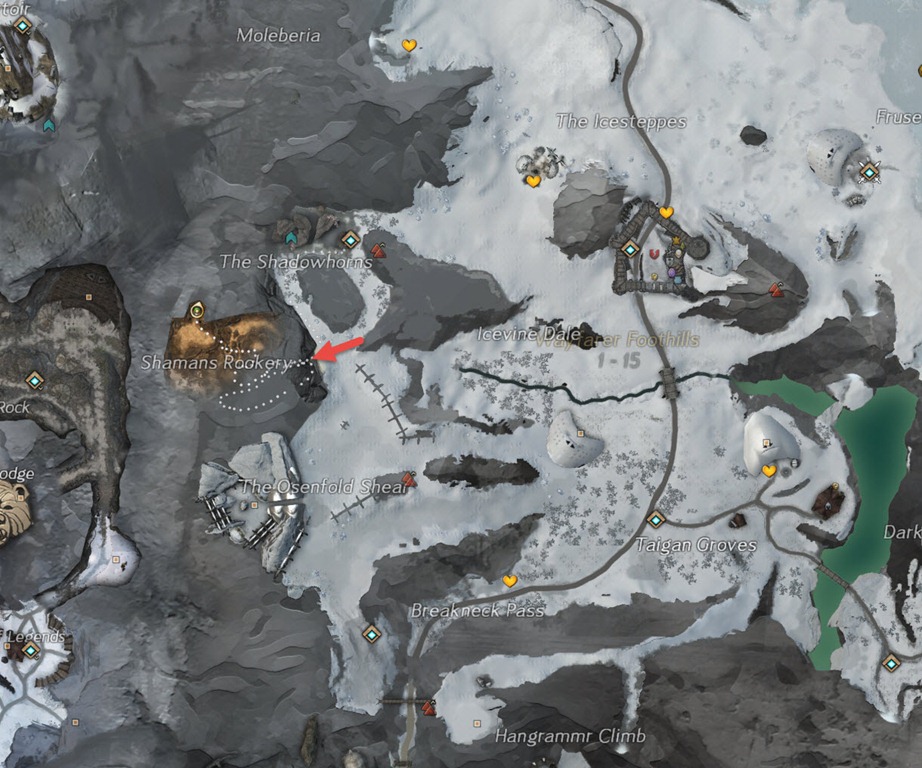Choose the waypoint under the Legends label
This screenshot has height=768, width=922.
31,650
